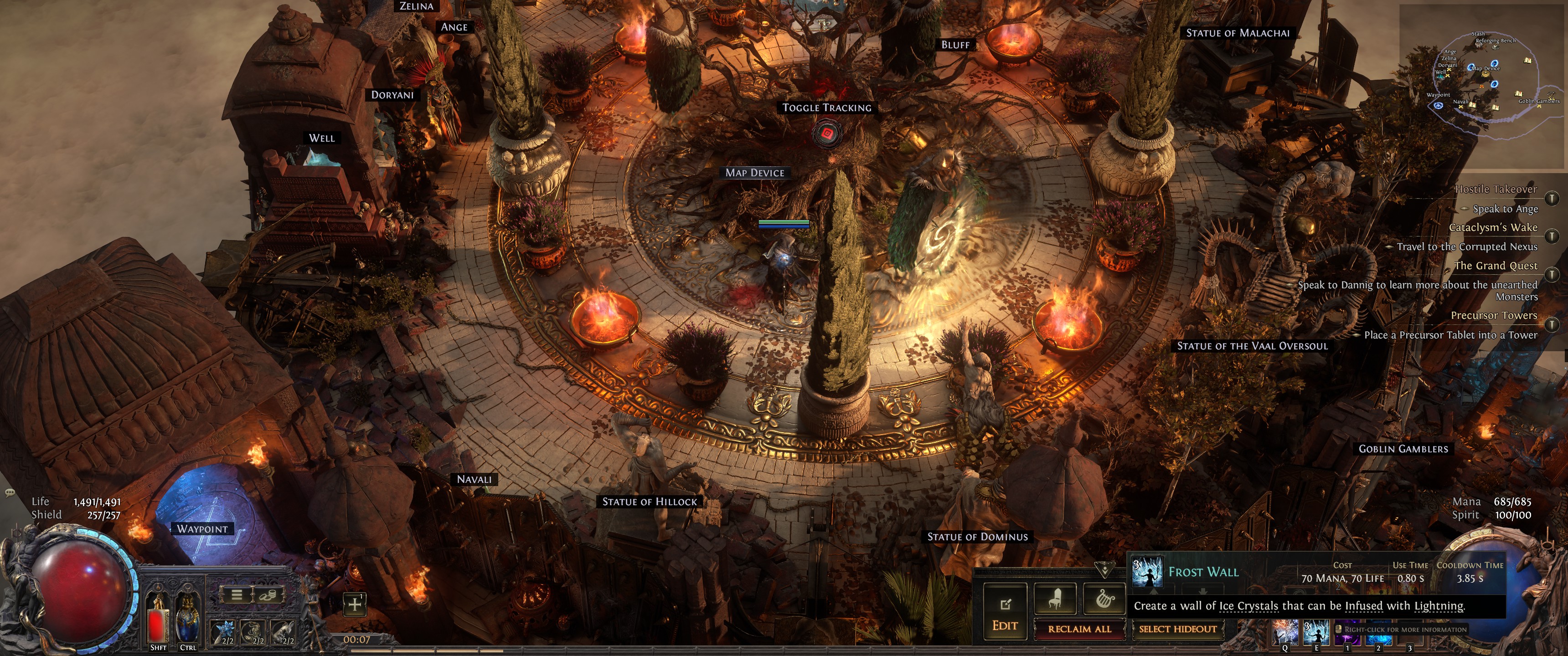
Task: Click the Reclaim All button
Action: click(1078, 629)
